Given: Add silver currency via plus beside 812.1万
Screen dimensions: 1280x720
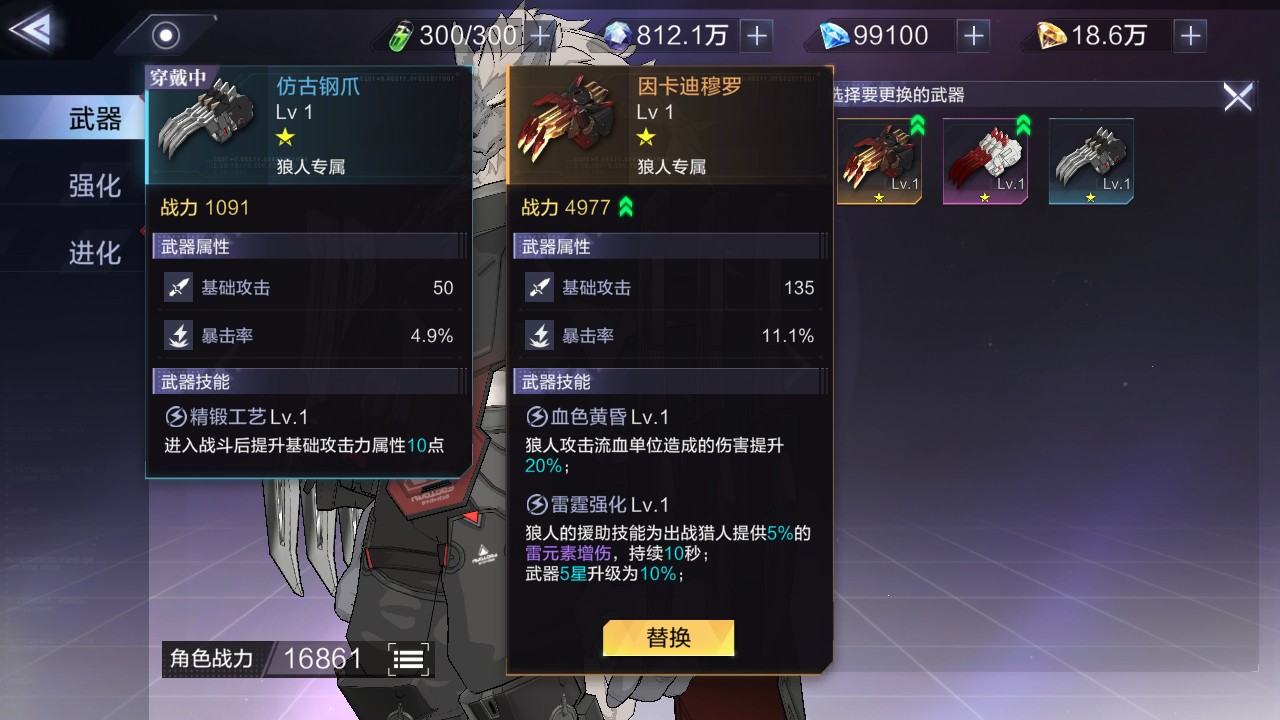Looking at the screenshot, I should click(x=757, y=36).
